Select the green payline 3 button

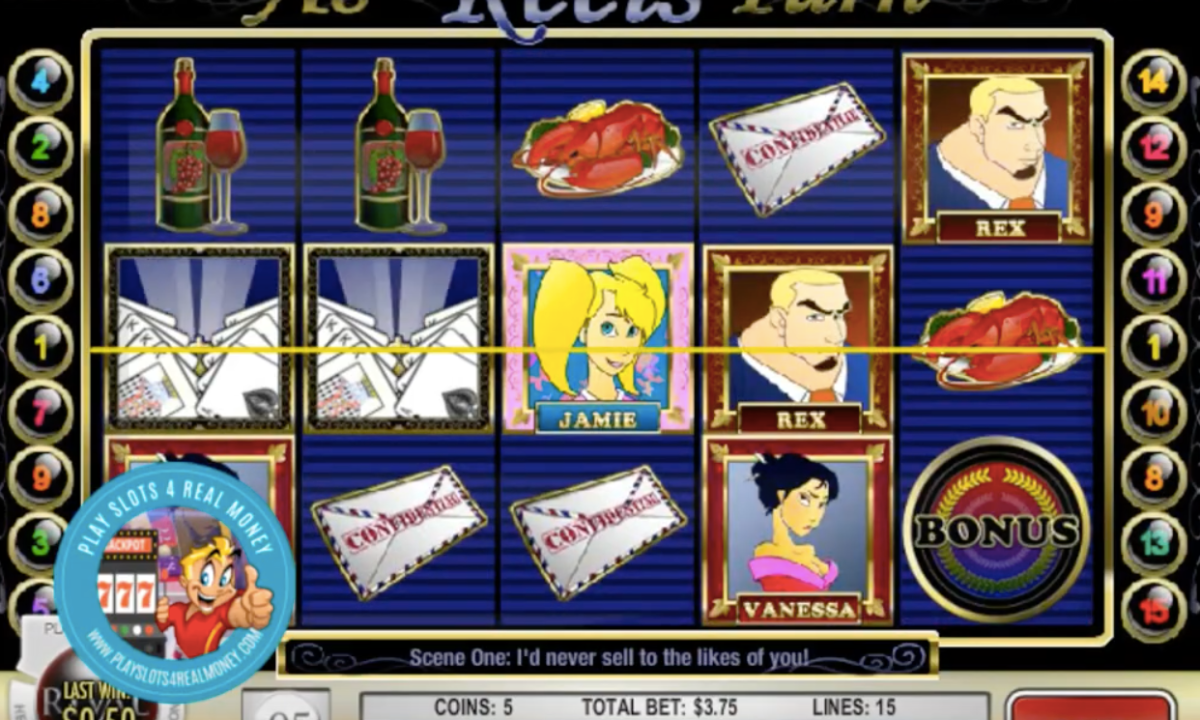(x=41, y=543)
